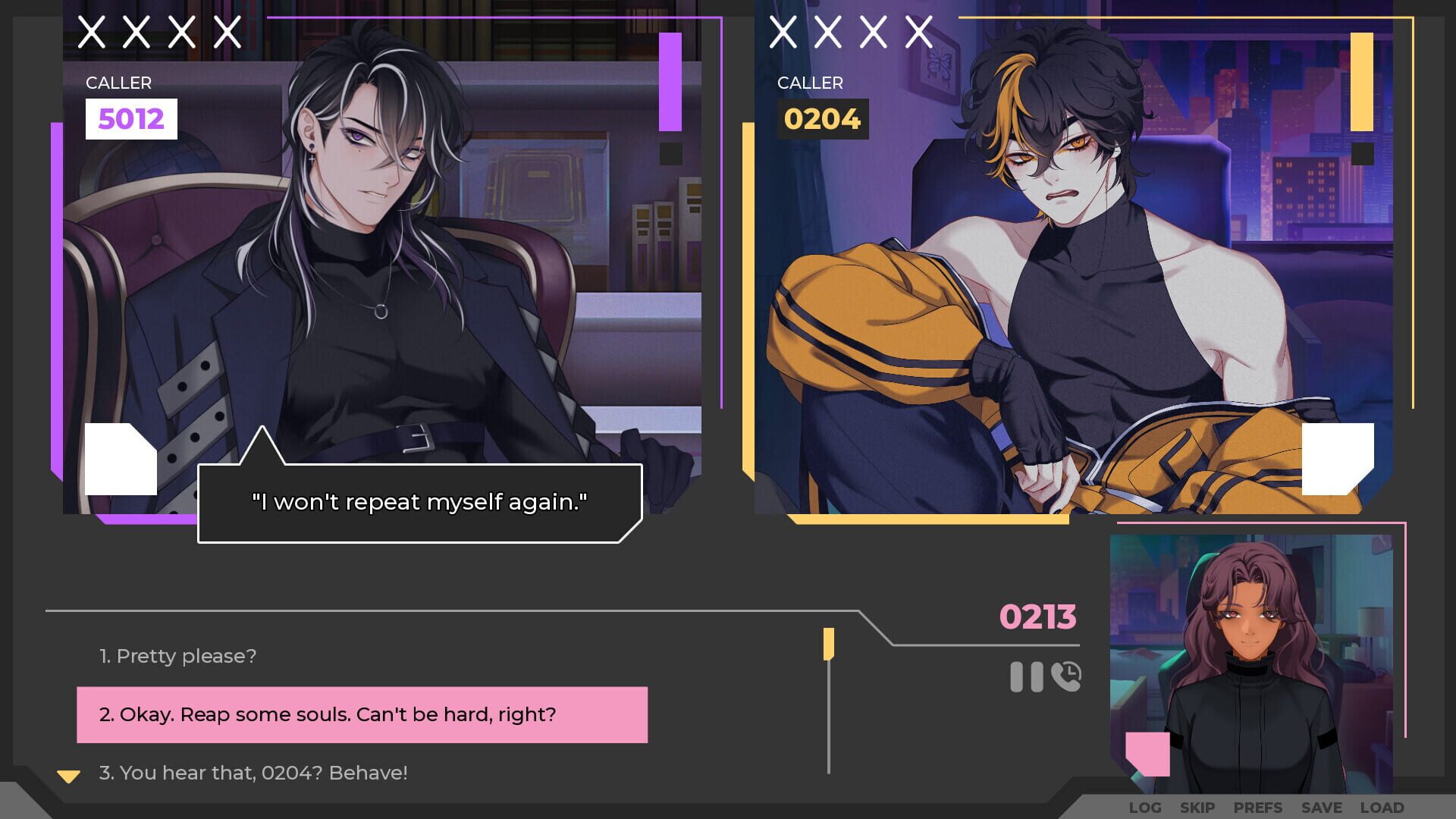
Task: Select SKIP from the quick menu
Action: (1199, 808)
